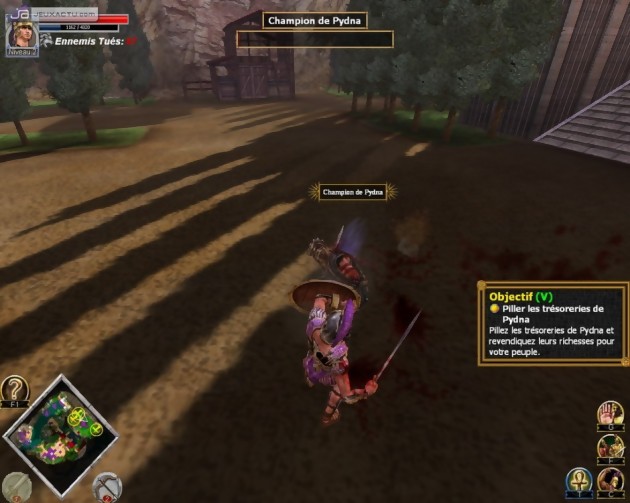The height and width of the screenshot is (503, 630).
Task: Open the question mark help icon
Action: coord(15,389)
